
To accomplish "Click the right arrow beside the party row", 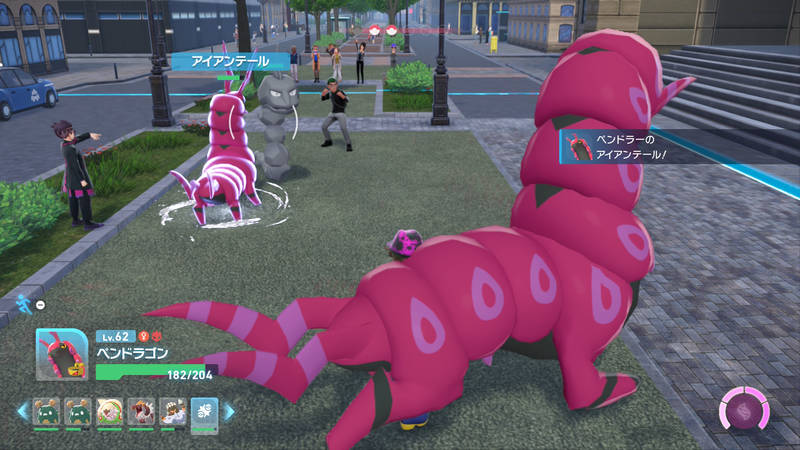I will (229, 411).
